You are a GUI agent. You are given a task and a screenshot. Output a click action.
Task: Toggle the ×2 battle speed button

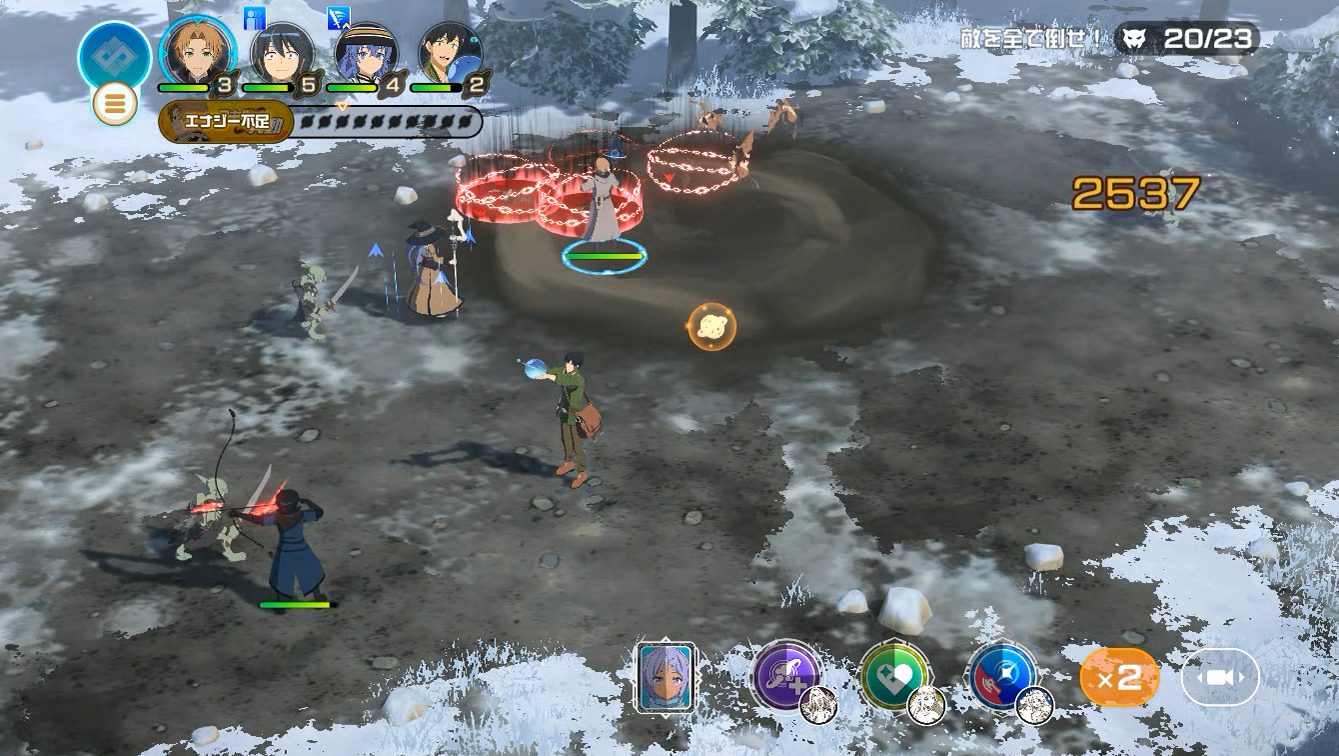tap(1119, 678)
